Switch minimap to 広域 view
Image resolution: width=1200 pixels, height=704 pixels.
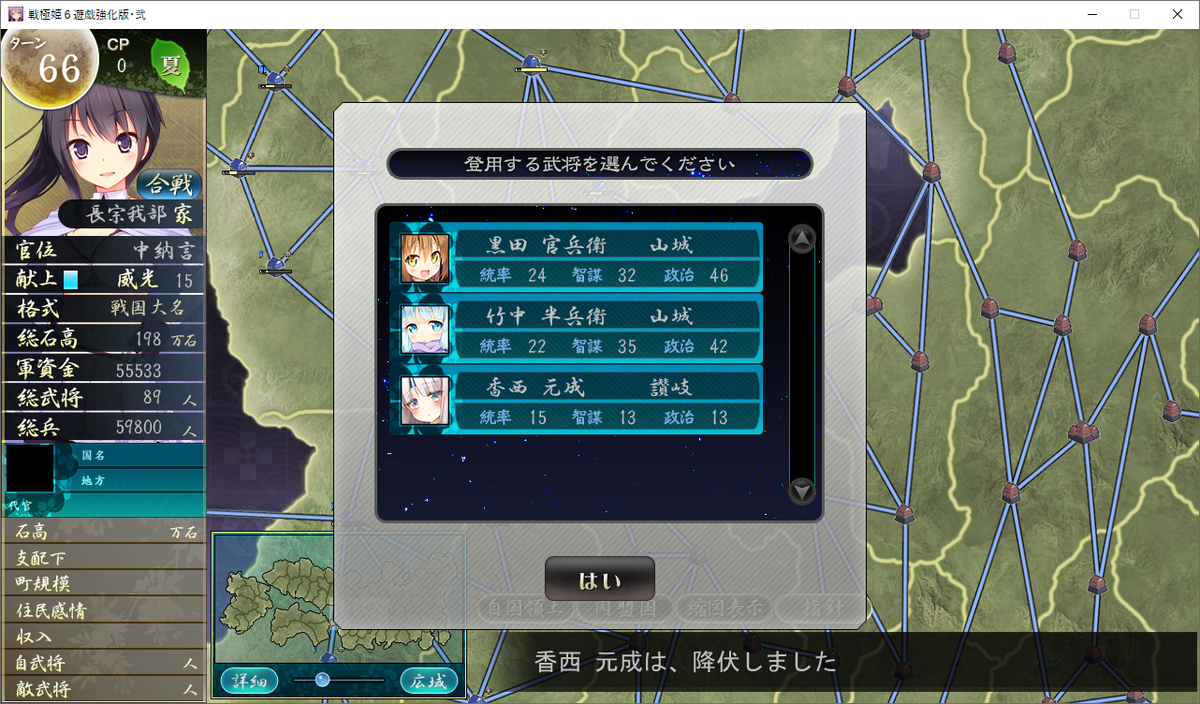pyautogui.click(x=429, y=681)
